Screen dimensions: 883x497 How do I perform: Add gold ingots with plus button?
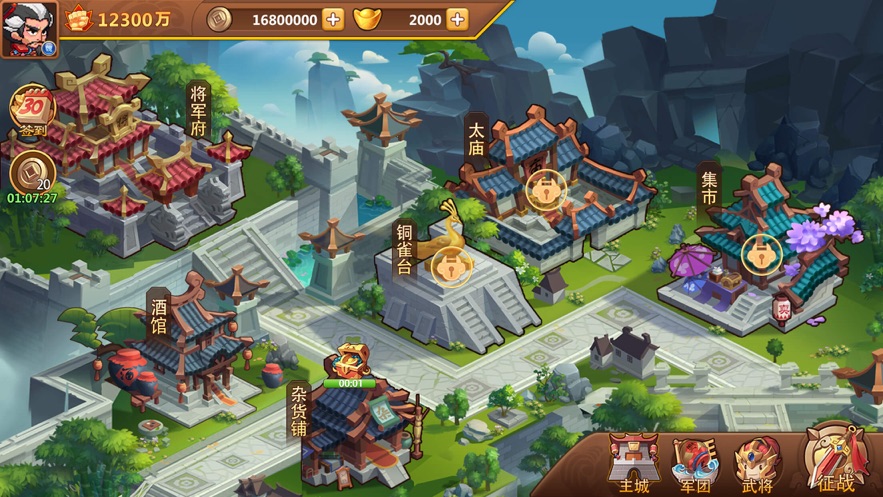[456, 19]
